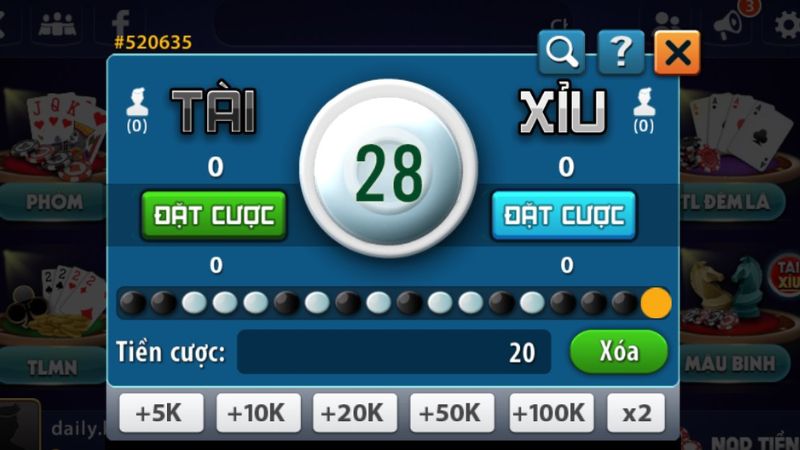Close the Tài Xỉu popup window
This screenshot has width=800, height=450.
point(677,53)
